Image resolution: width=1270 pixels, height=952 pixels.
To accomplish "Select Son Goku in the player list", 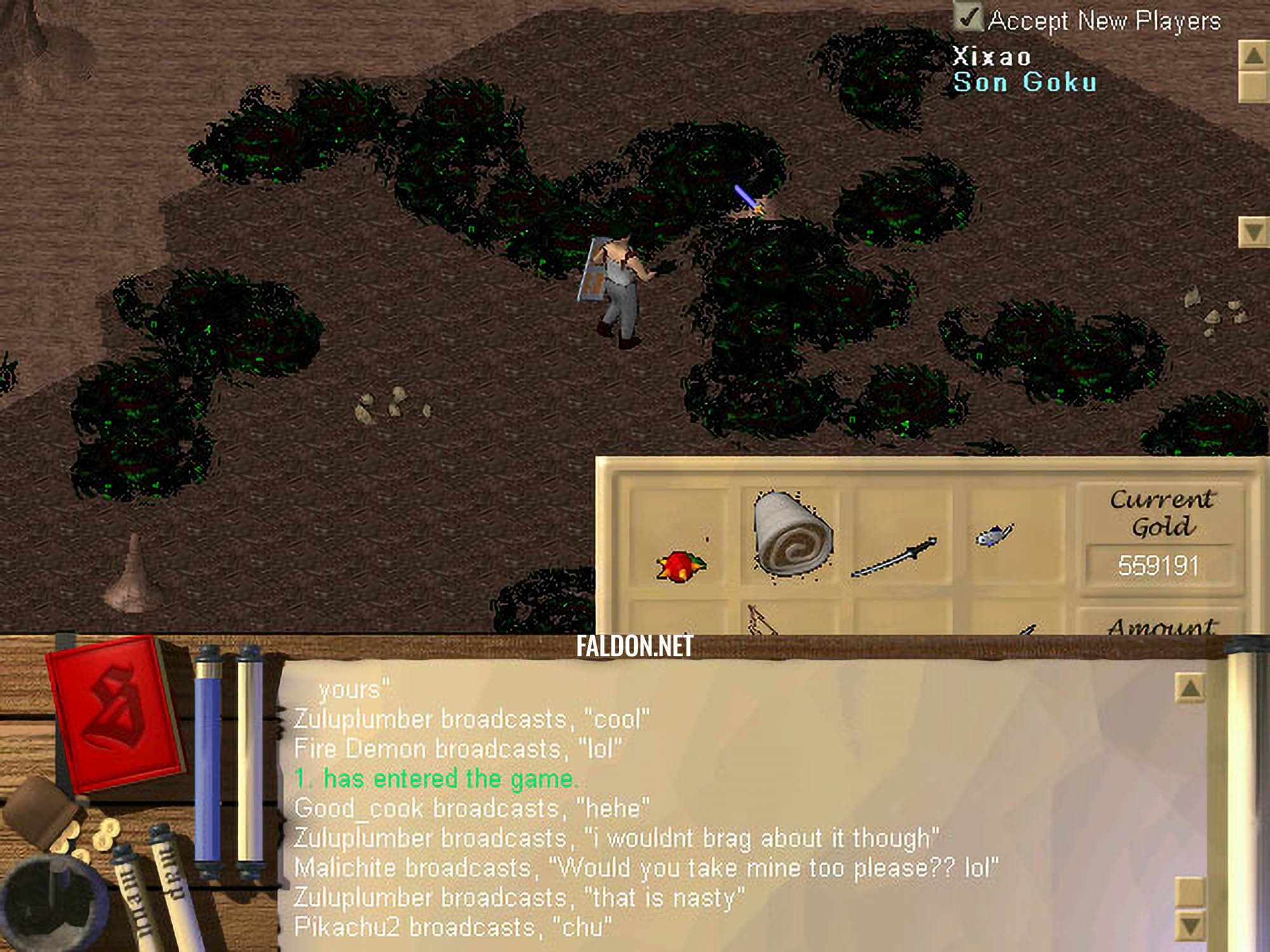I will coord(1025,83).
